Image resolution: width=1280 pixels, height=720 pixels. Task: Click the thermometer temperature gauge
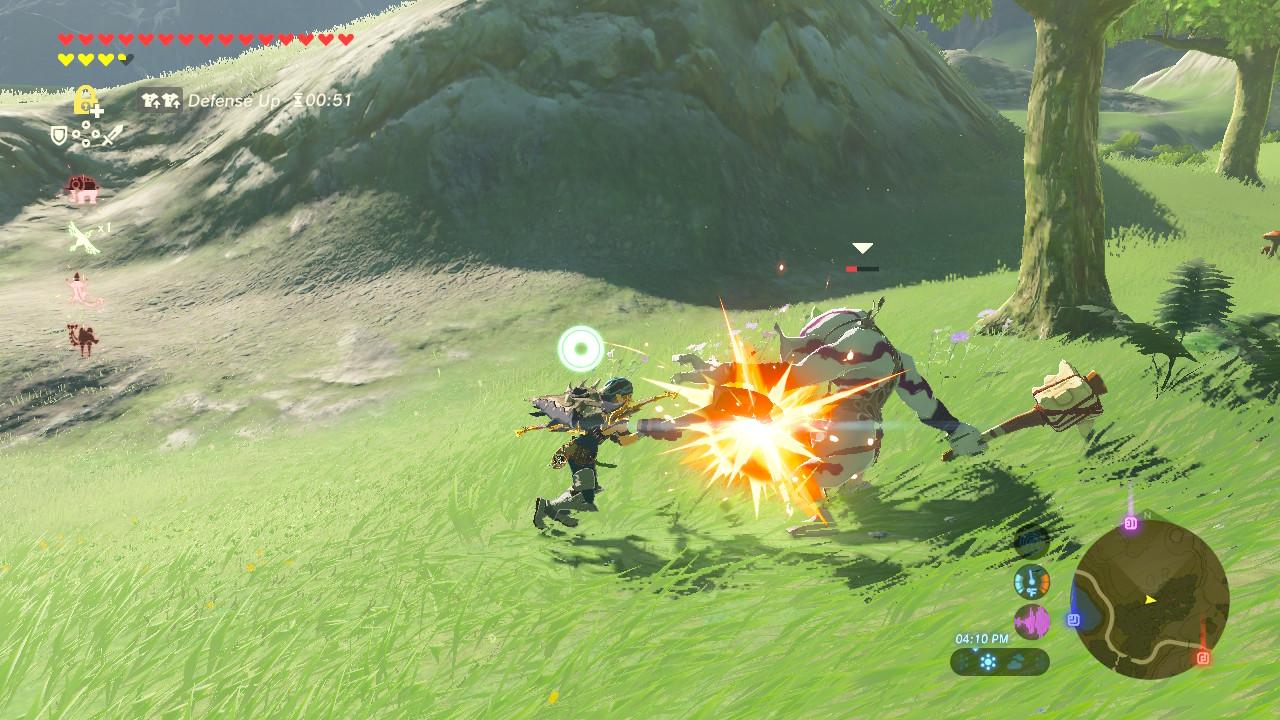[1031, 582]
